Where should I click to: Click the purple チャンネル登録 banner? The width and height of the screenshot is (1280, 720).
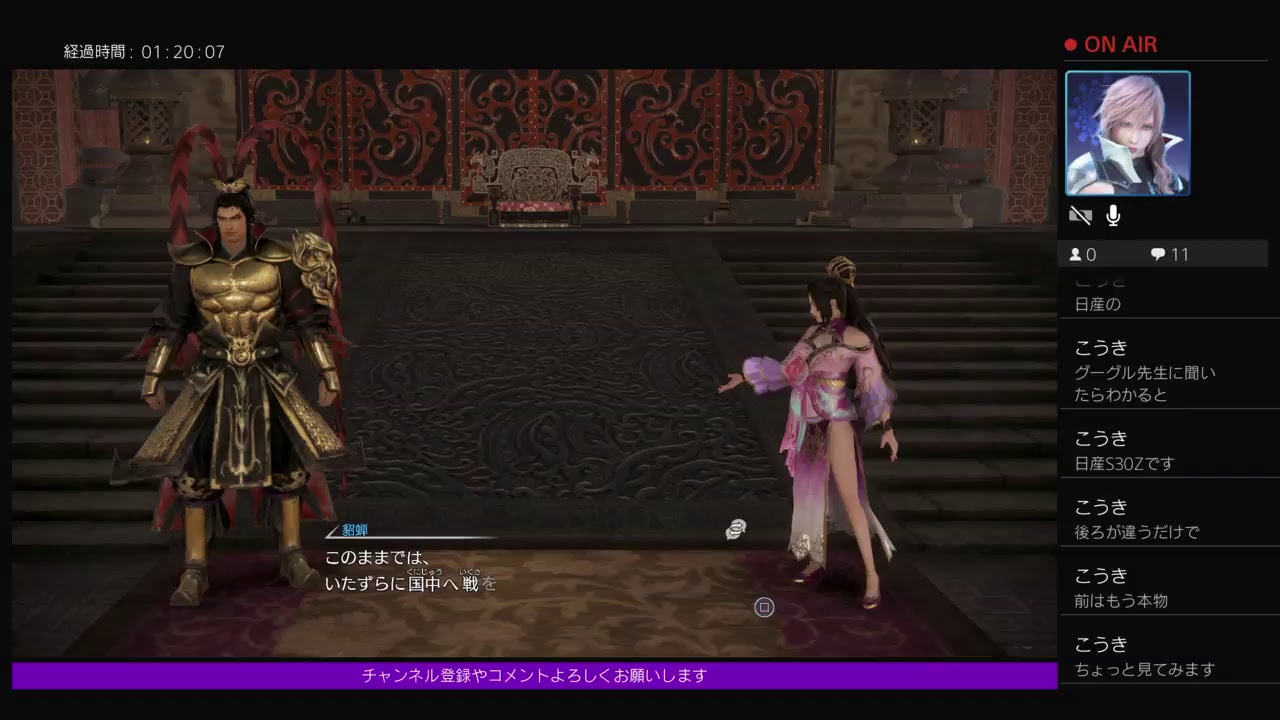pyautogui.click(x=532, y=676)
